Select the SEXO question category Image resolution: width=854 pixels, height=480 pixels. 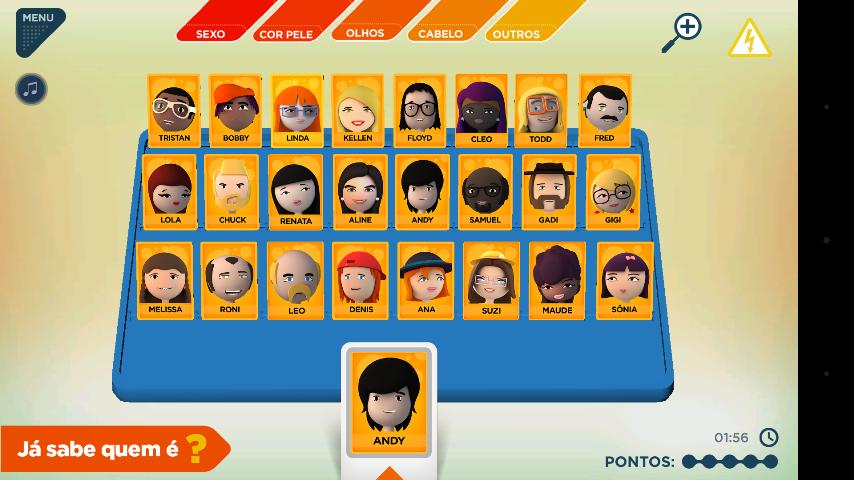[x=211, y=31]
